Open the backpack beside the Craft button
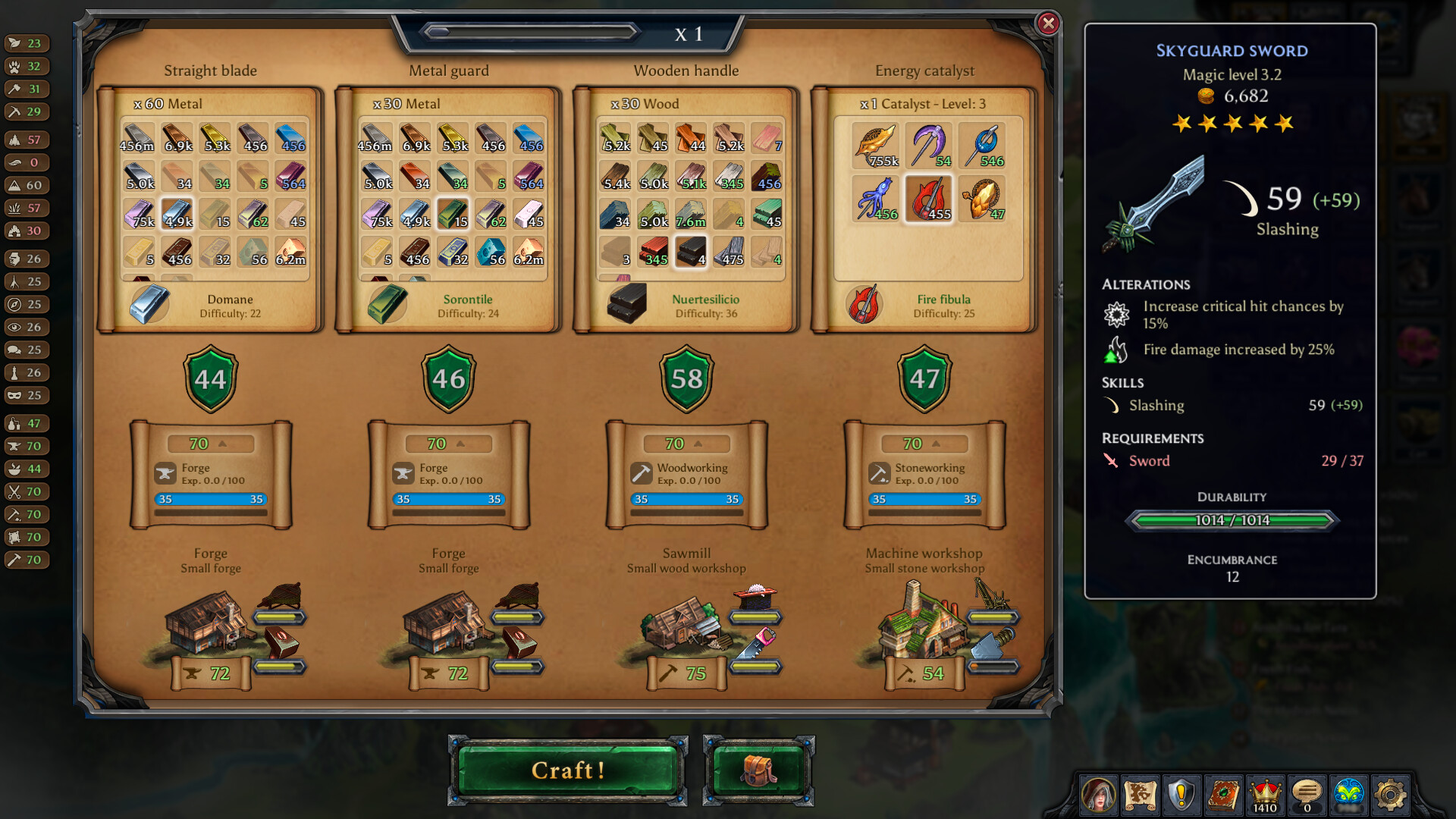This screenshot has width=1456, height=819. [x=757, y=770]
